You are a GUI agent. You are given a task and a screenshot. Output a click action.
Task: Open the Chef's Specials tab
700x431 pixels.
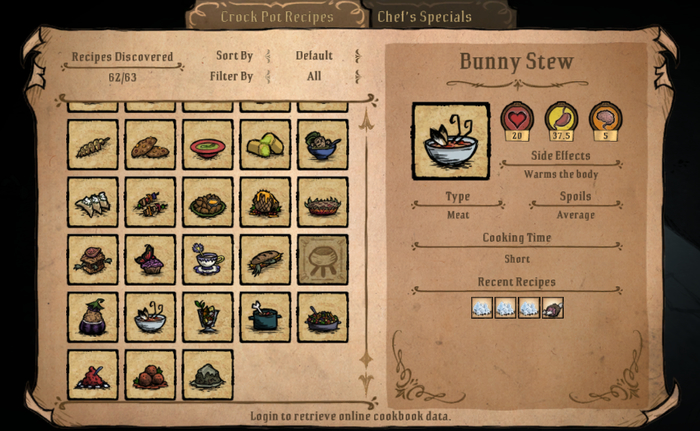[x=426, y=16]
